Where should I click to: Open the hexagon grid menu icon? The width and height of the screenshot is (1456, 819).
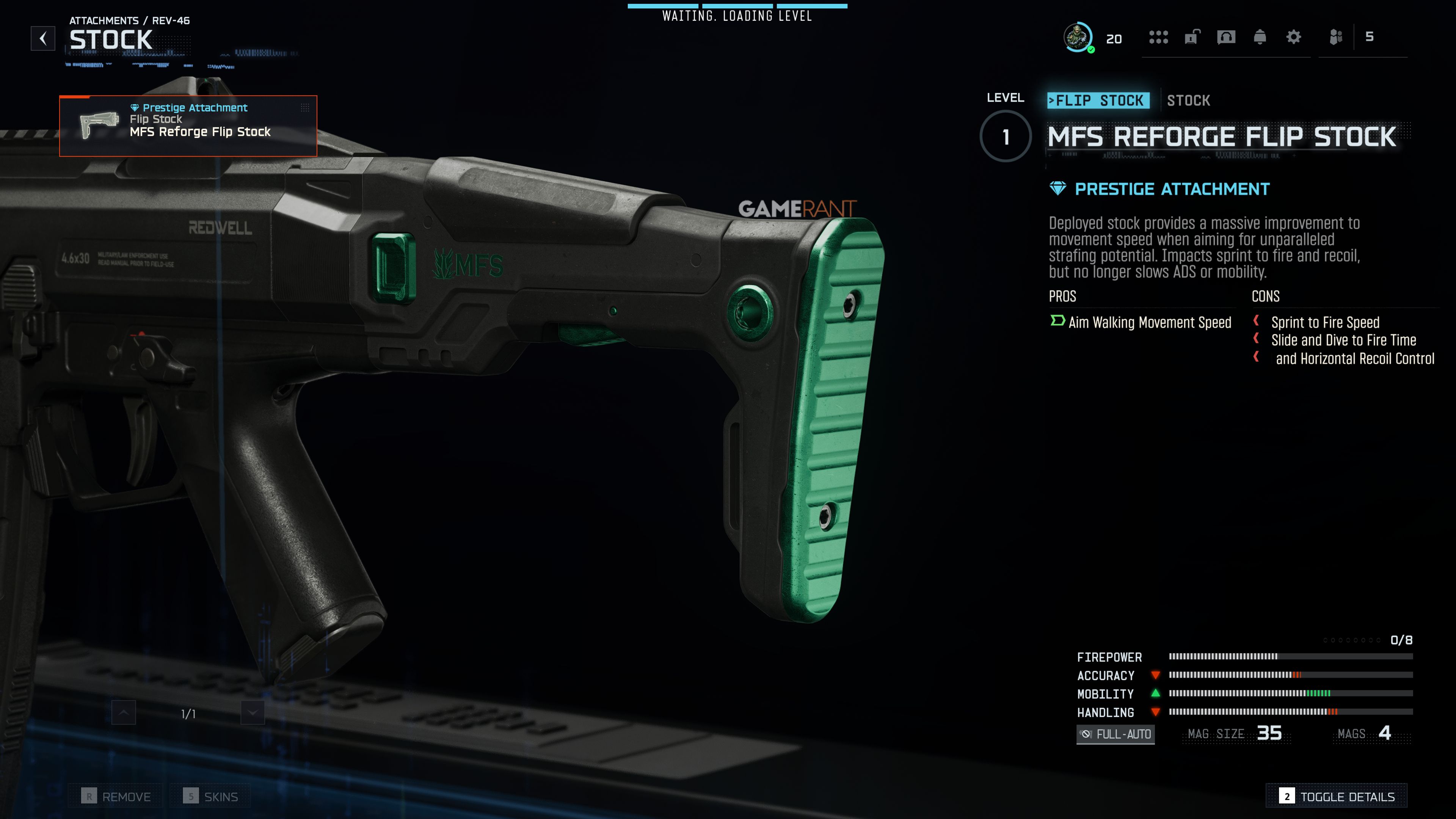pos(1158,37)
